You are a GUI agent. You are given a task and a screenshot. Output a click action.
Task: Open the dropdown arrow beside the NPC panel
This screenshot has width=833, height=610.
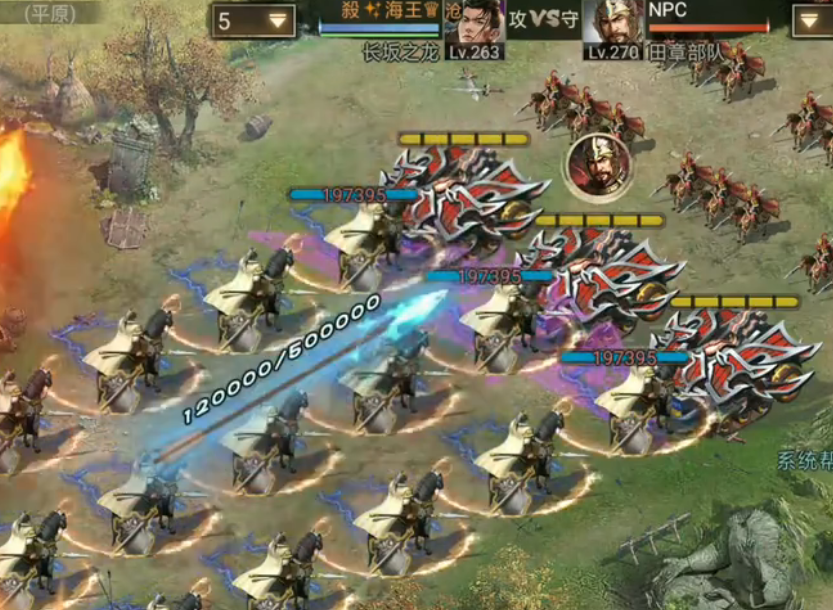tap(810, 20)
